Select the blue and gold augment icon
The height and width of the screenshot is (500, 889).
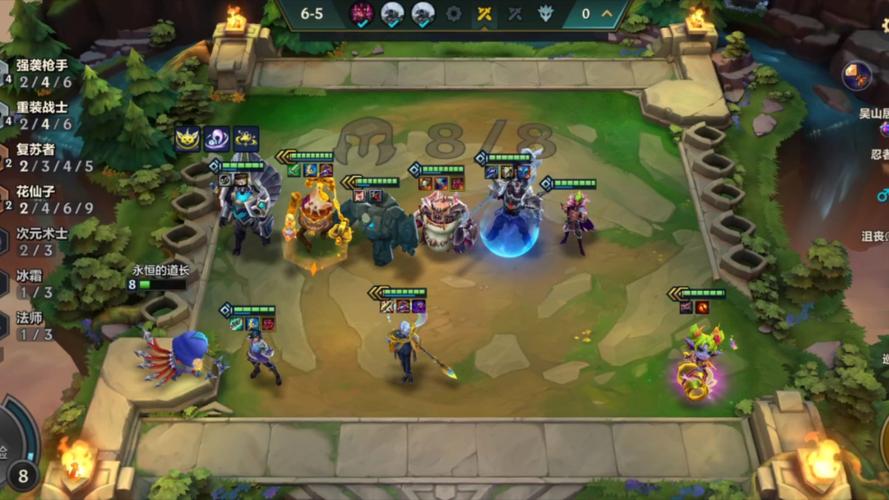246,139
